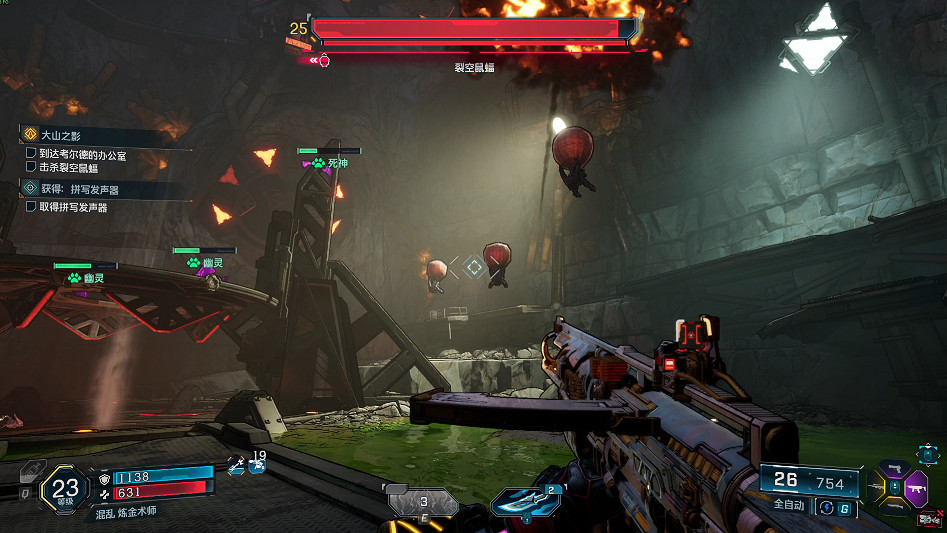947x533 pixels.
Task: Select the purple highlighted rifle weapon slot
Action: pyautogui.click(x=915, y=491)
